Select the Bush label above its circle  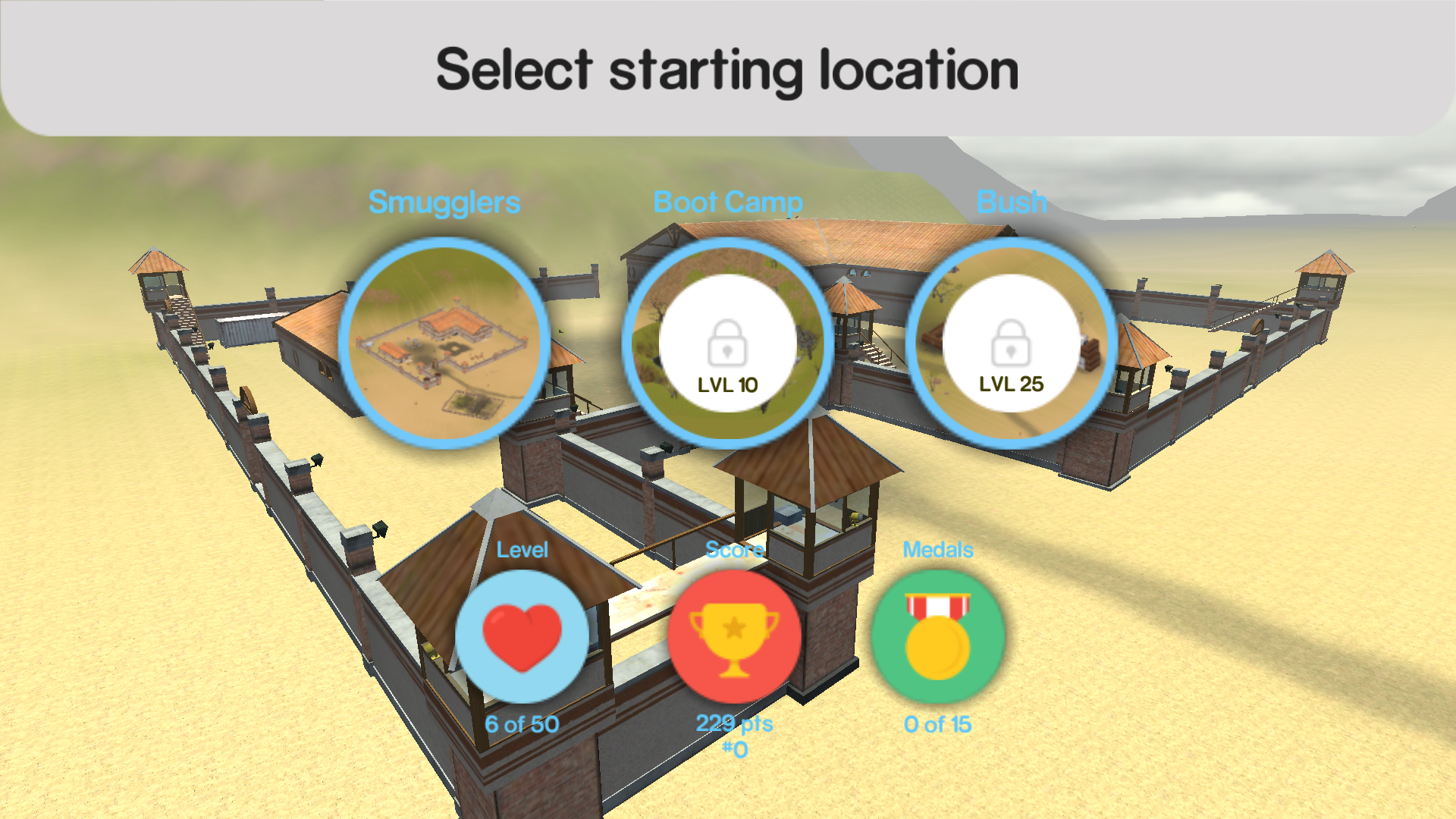1011,202
